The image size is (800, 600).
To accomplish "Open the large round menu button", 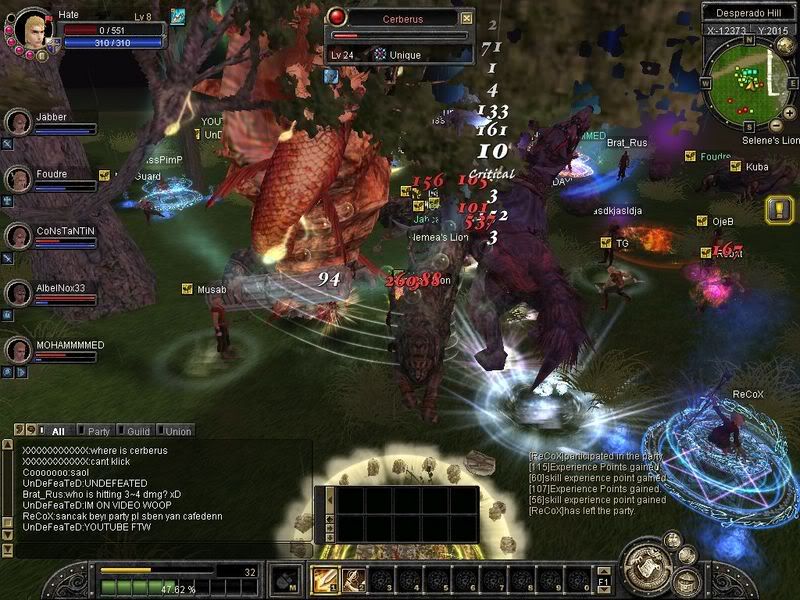I will [x=646, y=565].
